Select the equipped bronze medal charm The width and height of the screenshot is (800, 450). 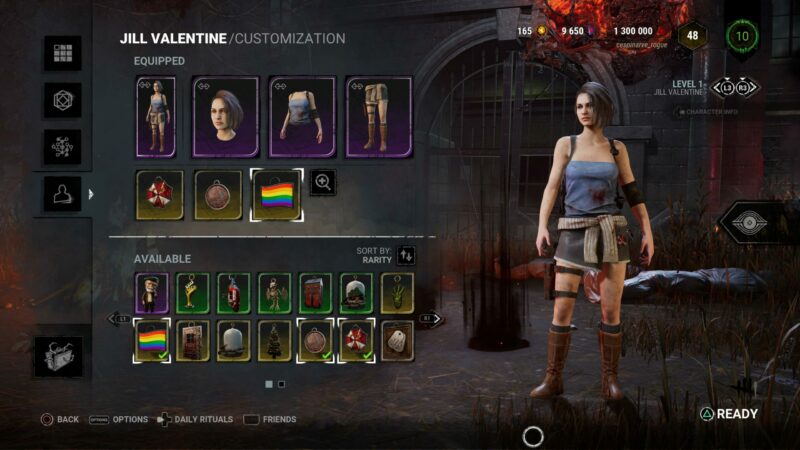216,194
